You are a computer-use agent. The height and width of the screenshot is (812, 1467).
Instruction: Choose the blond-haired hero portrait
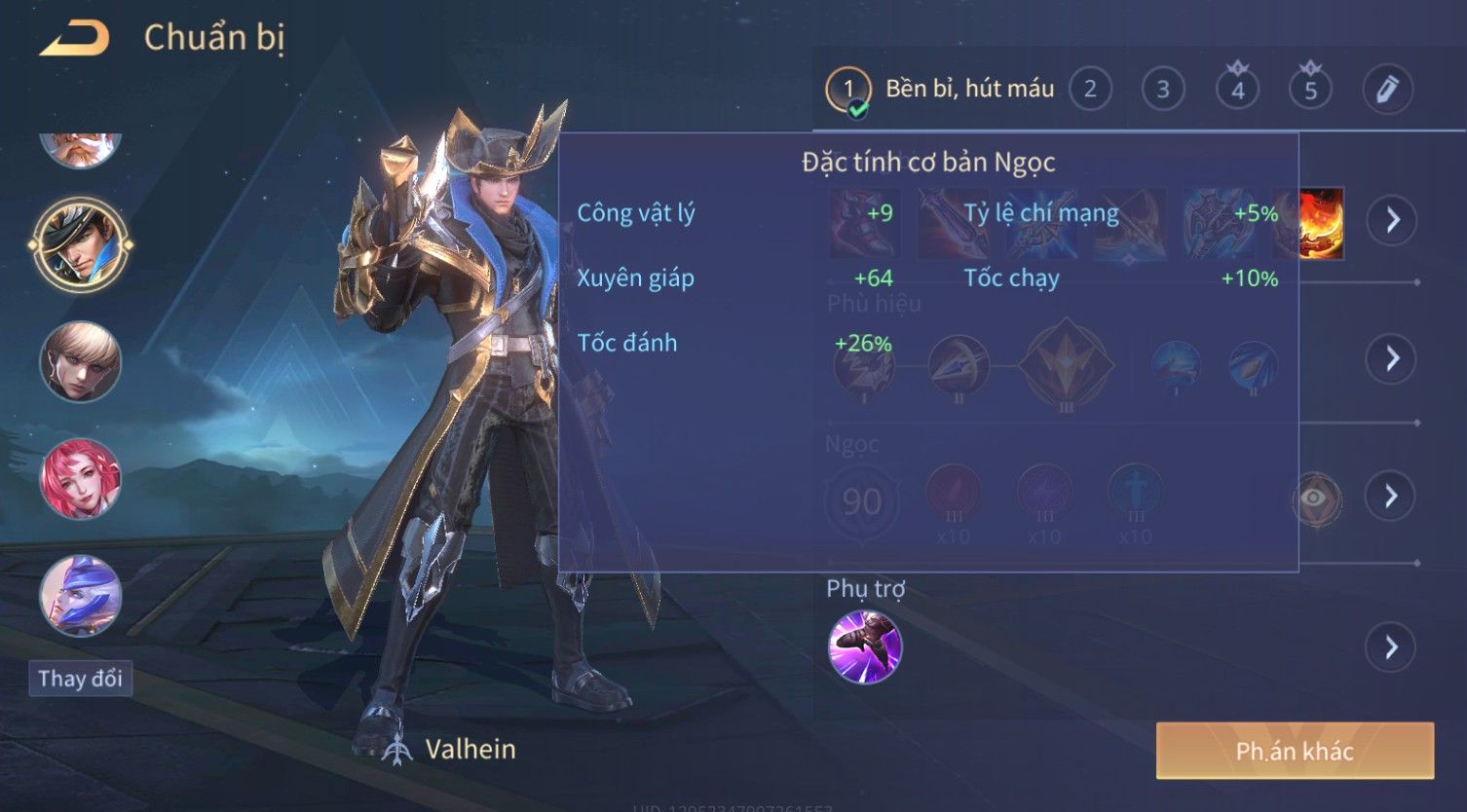(x=81, y=361)
